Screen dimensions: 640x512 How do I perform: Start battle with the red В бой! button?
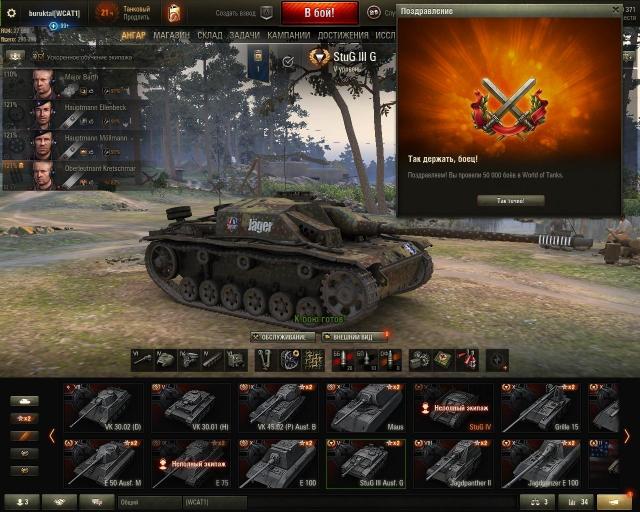click(319, 14)
